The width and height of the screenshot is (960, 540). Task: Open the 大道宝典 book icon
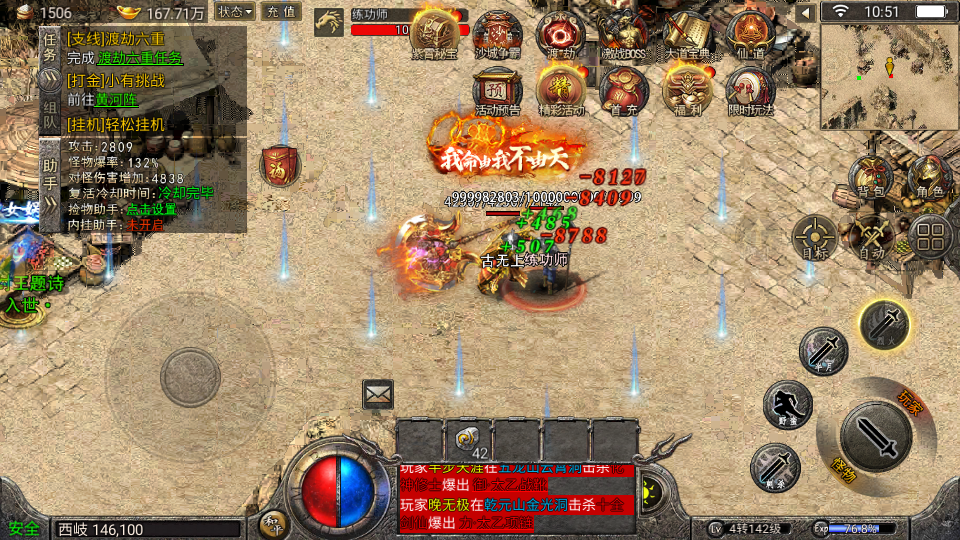(x=687, y=34)
